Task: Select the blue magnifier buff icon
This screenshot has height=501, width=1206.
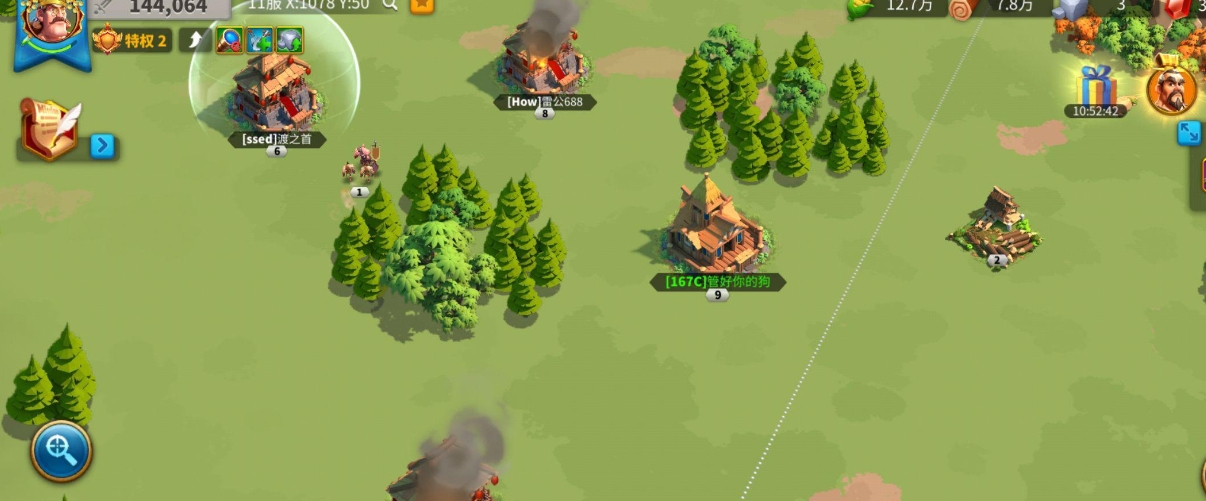Action: (x=229, y=40)
